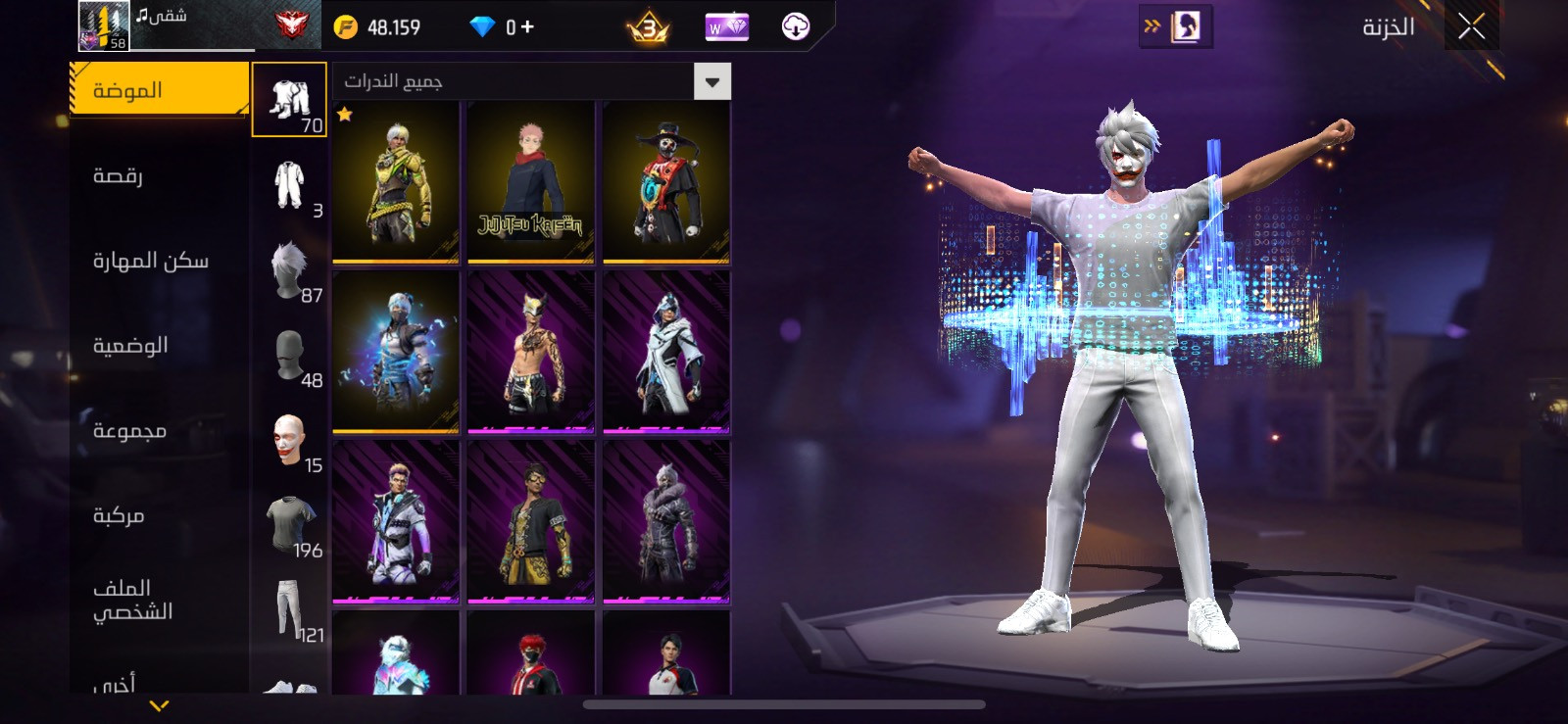Show the face mask category with 15 items

pyautogui.click(x=289, y=440)
